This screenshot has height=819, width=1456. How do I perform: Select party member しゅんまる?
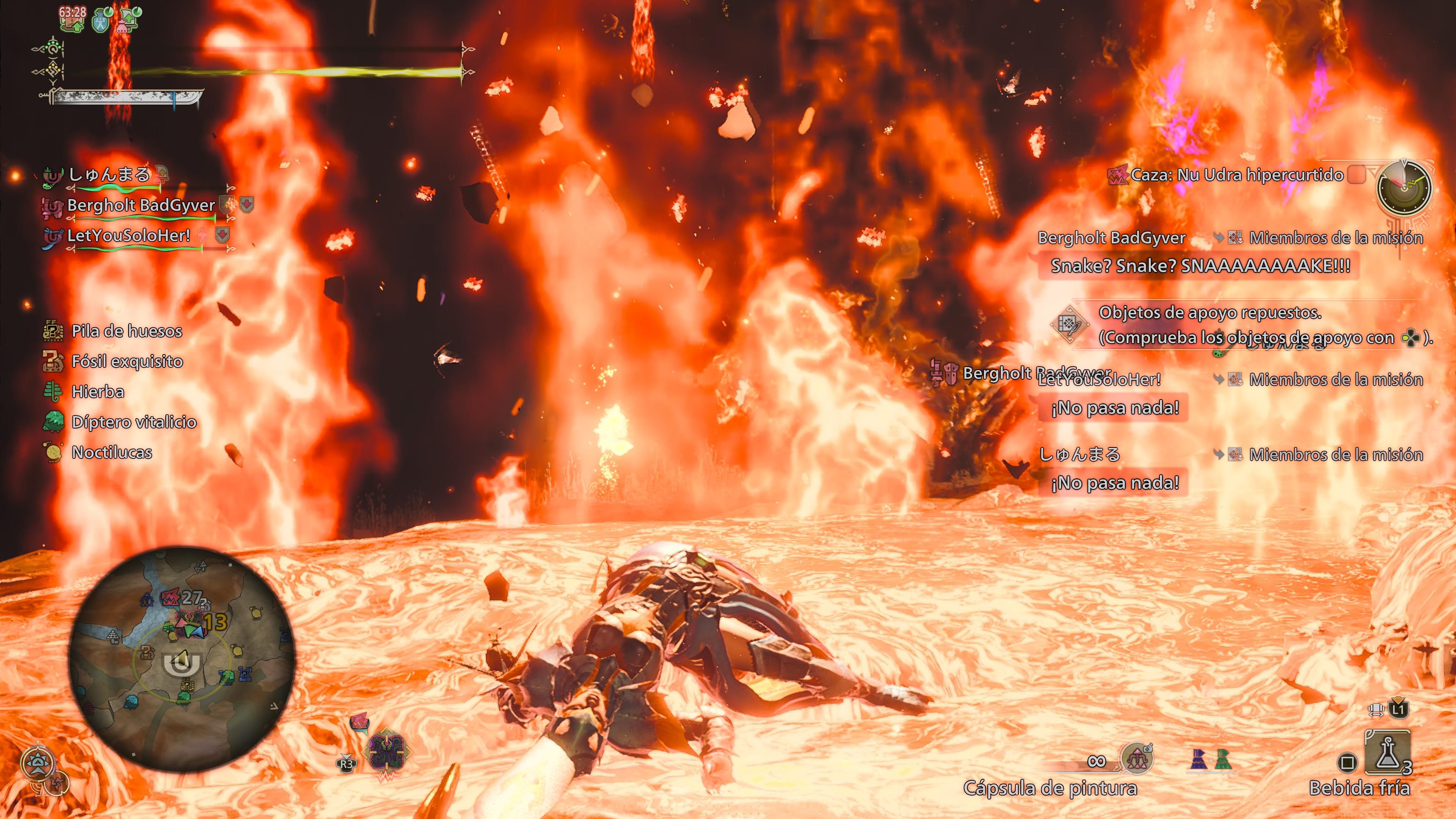pyautogui.click(x=108, y=175)
